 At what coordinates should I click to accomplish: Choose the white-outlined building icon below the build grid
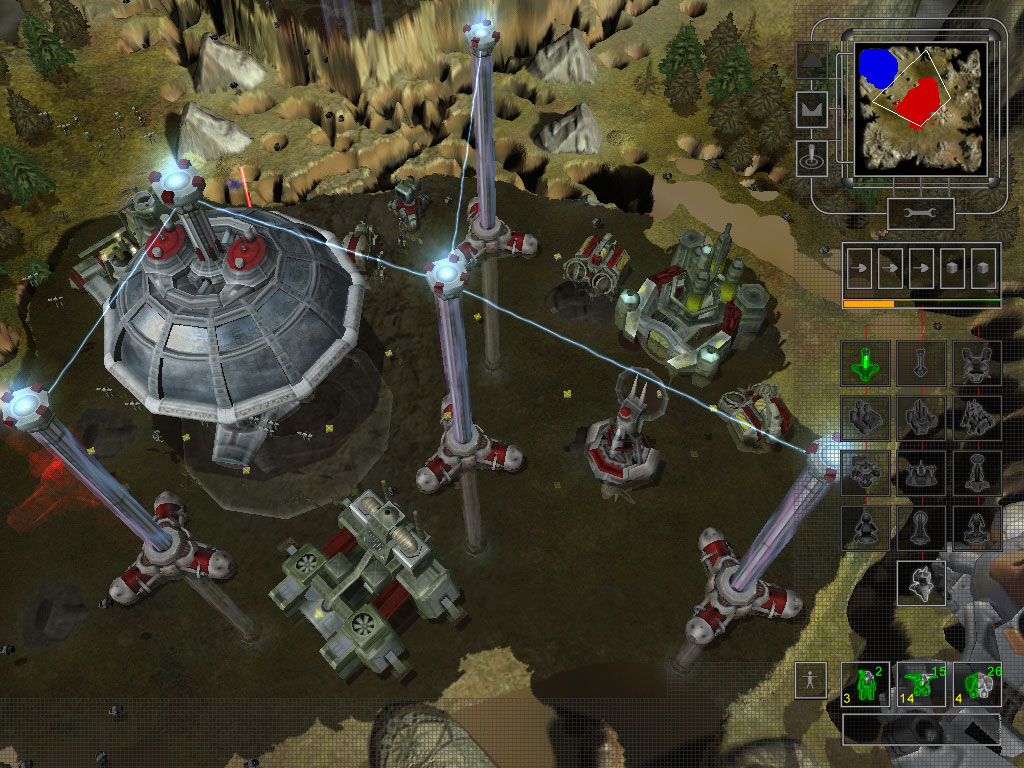click(x=921, y=582)
